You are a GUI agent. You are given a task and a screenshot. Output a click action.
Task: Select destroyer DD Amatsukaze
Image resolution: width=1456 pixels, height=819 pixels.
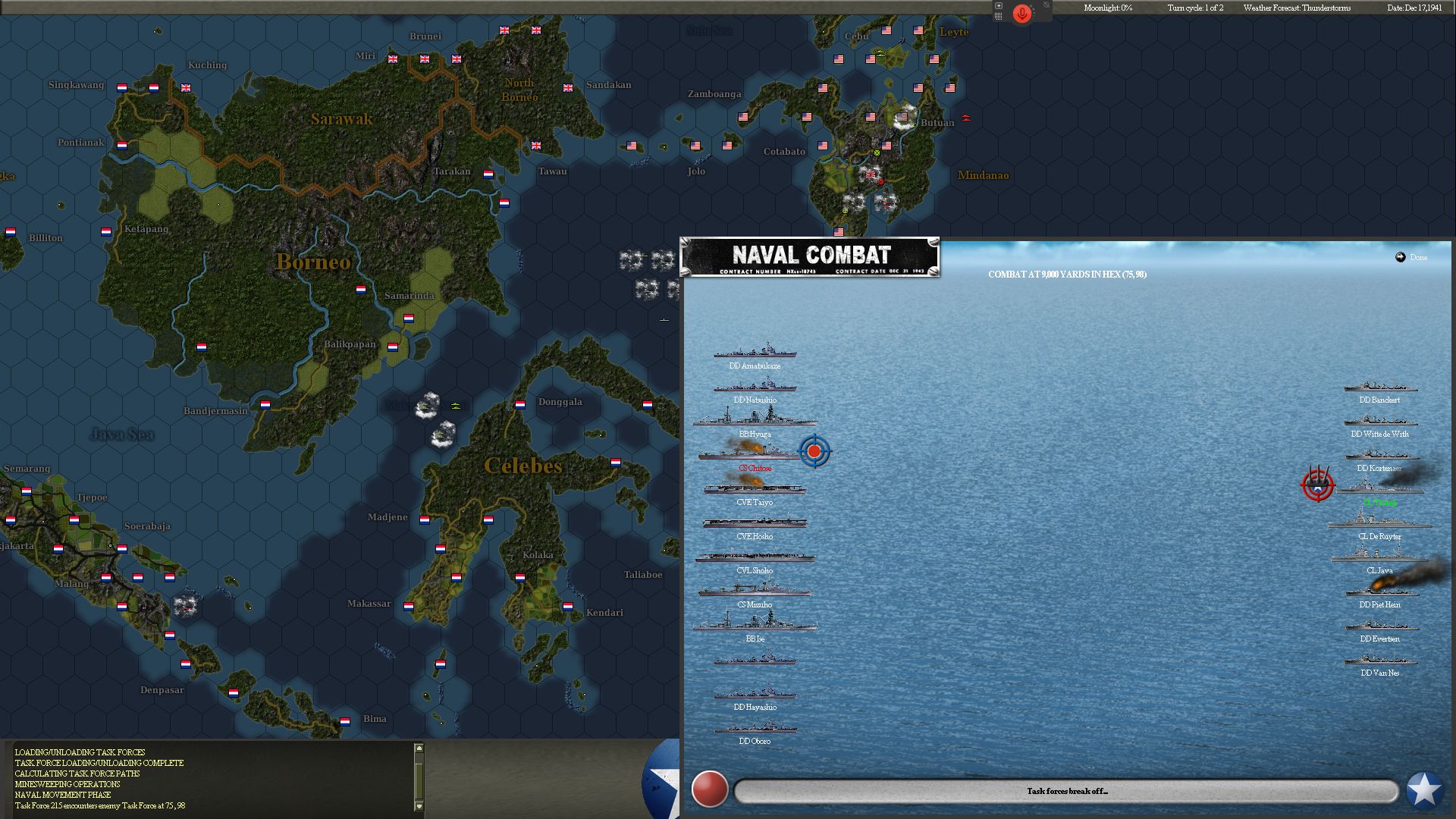[755, 353]
